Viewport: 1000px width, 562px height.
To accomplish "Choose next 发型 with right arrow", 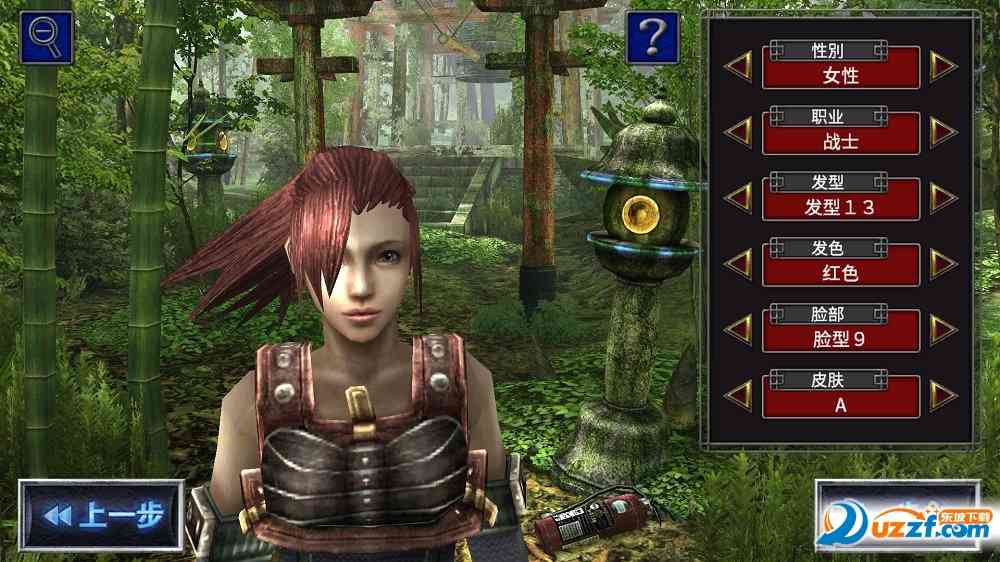I will coord(943,198).
